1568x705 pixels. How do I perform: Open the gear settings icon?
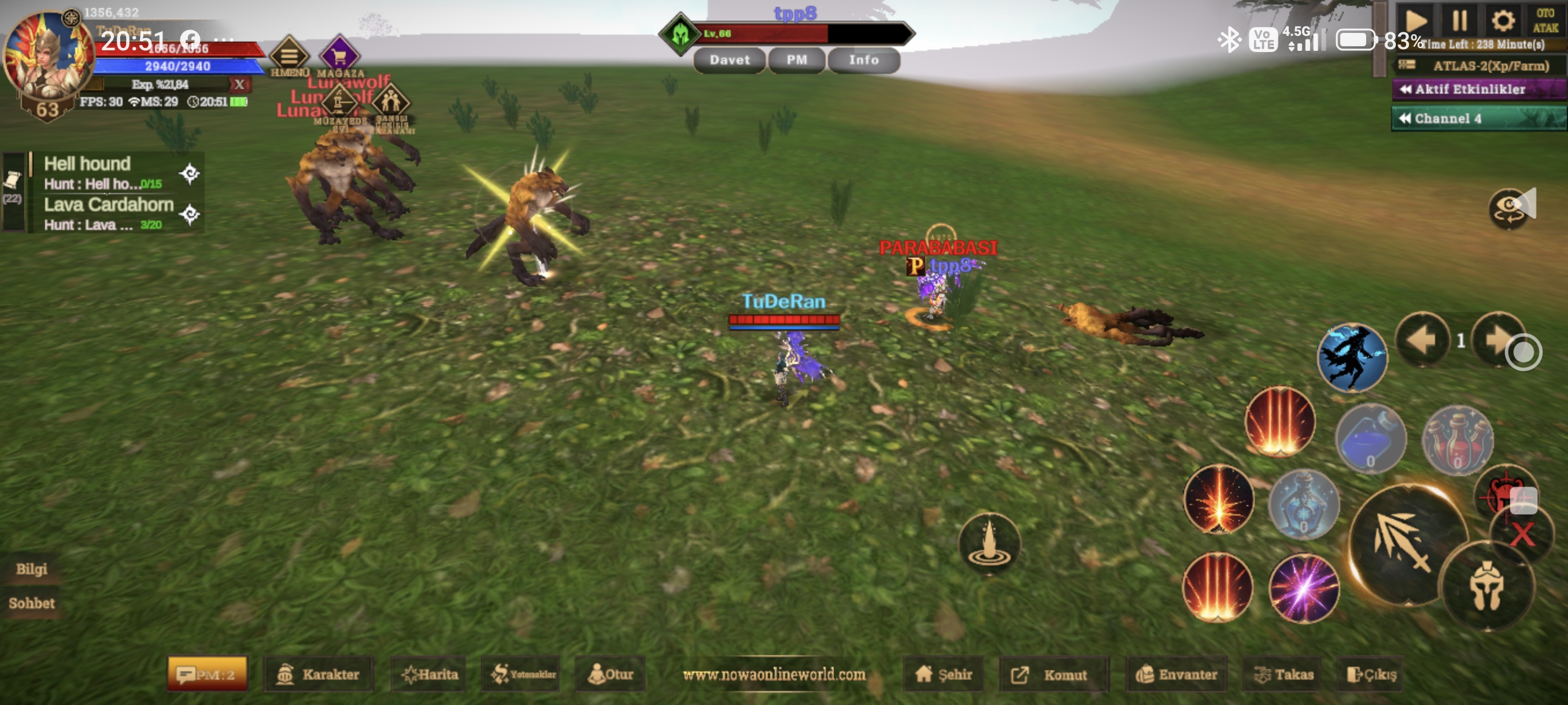coord(1502,21)
